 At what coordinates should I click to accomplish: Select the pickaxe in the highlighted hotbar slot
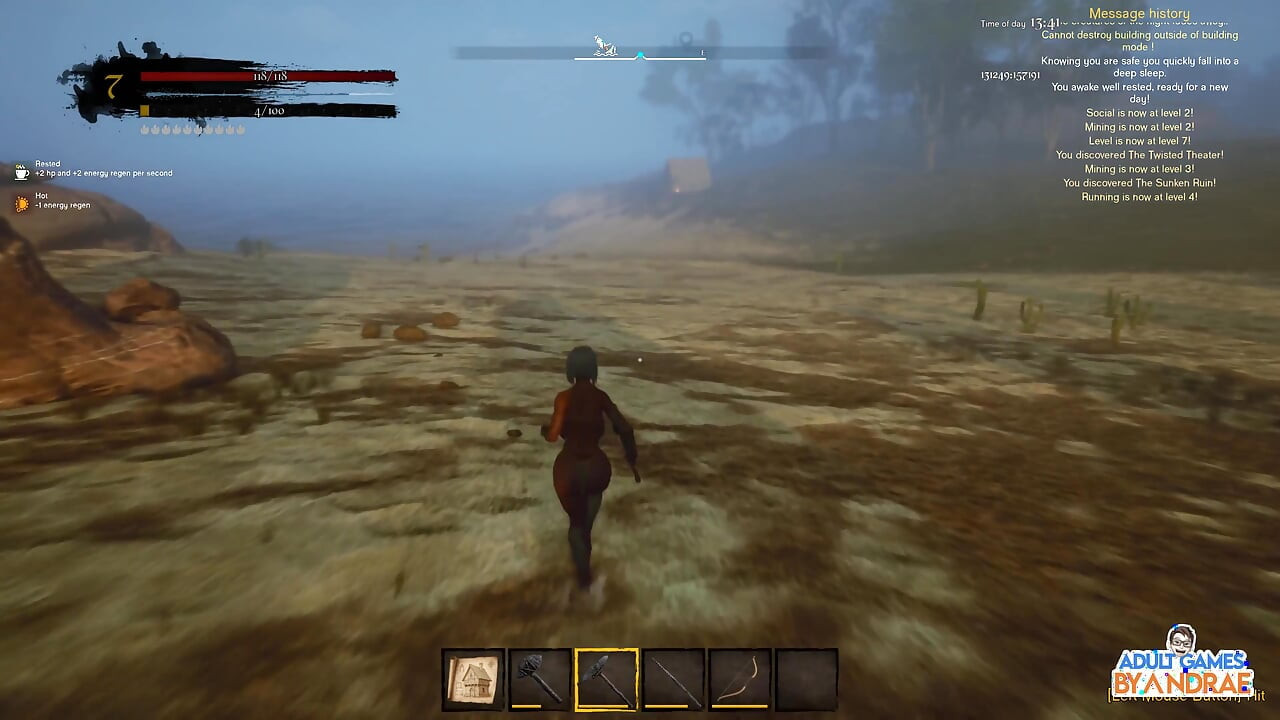coord(604,677)
